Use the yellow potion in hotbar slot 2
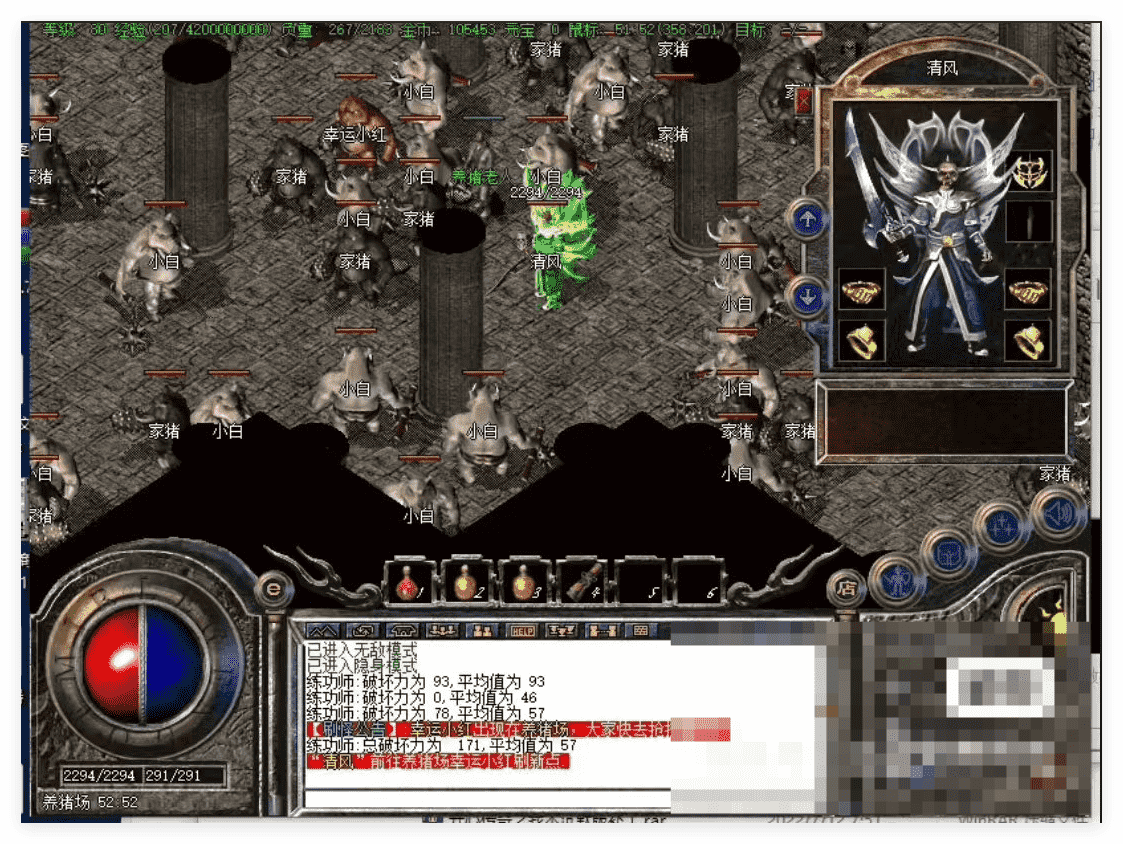The width and height of the screenshot is (1123, 844). (466, 582)
